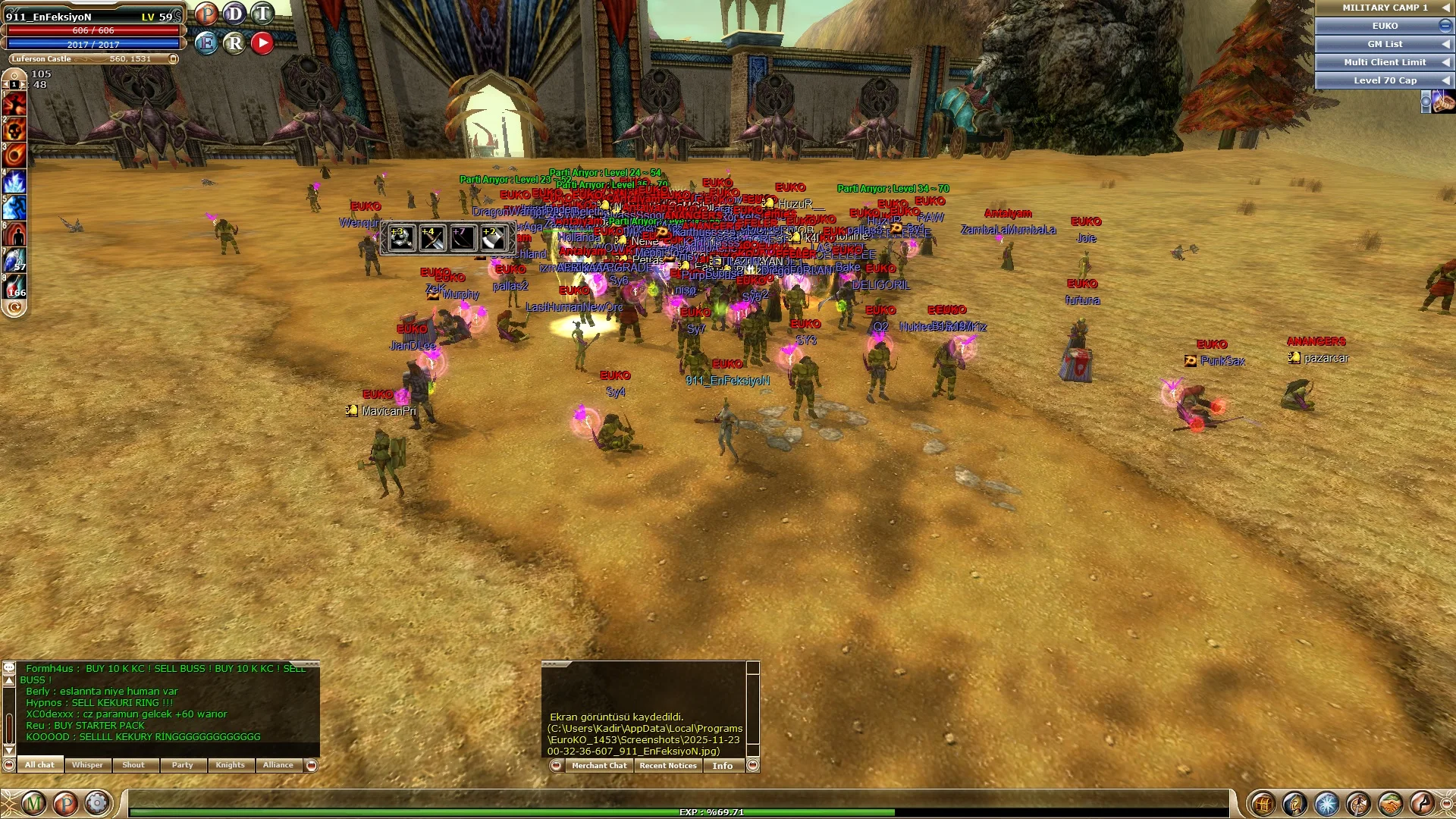This screenshot has width=1456, height=819.
Task: Open the round P button near the player name
Action: click(206, 14)
